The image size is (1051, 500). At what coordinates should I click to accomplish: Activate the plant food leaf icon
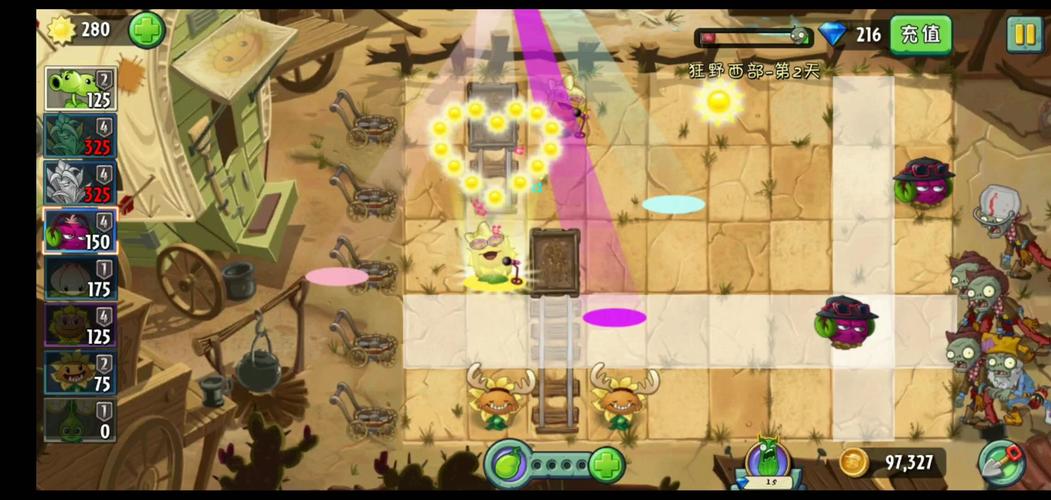[508, 465]
